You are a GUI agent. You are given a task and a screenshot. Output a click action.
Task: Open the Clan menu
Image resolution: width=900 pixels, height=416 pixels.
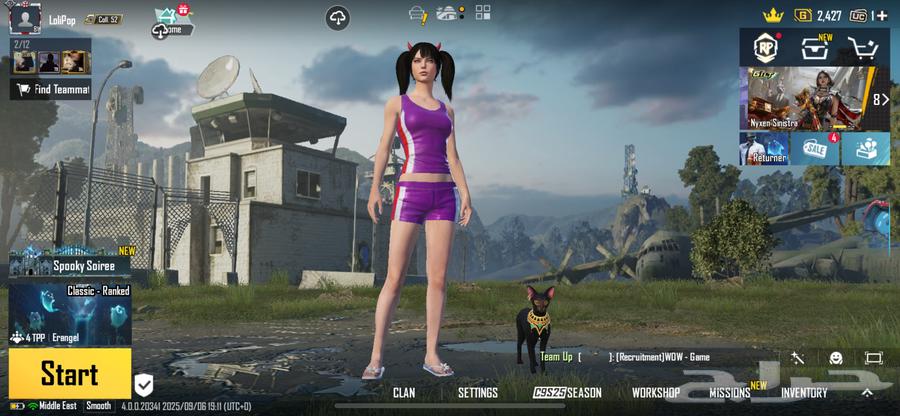tap(404, 393)
